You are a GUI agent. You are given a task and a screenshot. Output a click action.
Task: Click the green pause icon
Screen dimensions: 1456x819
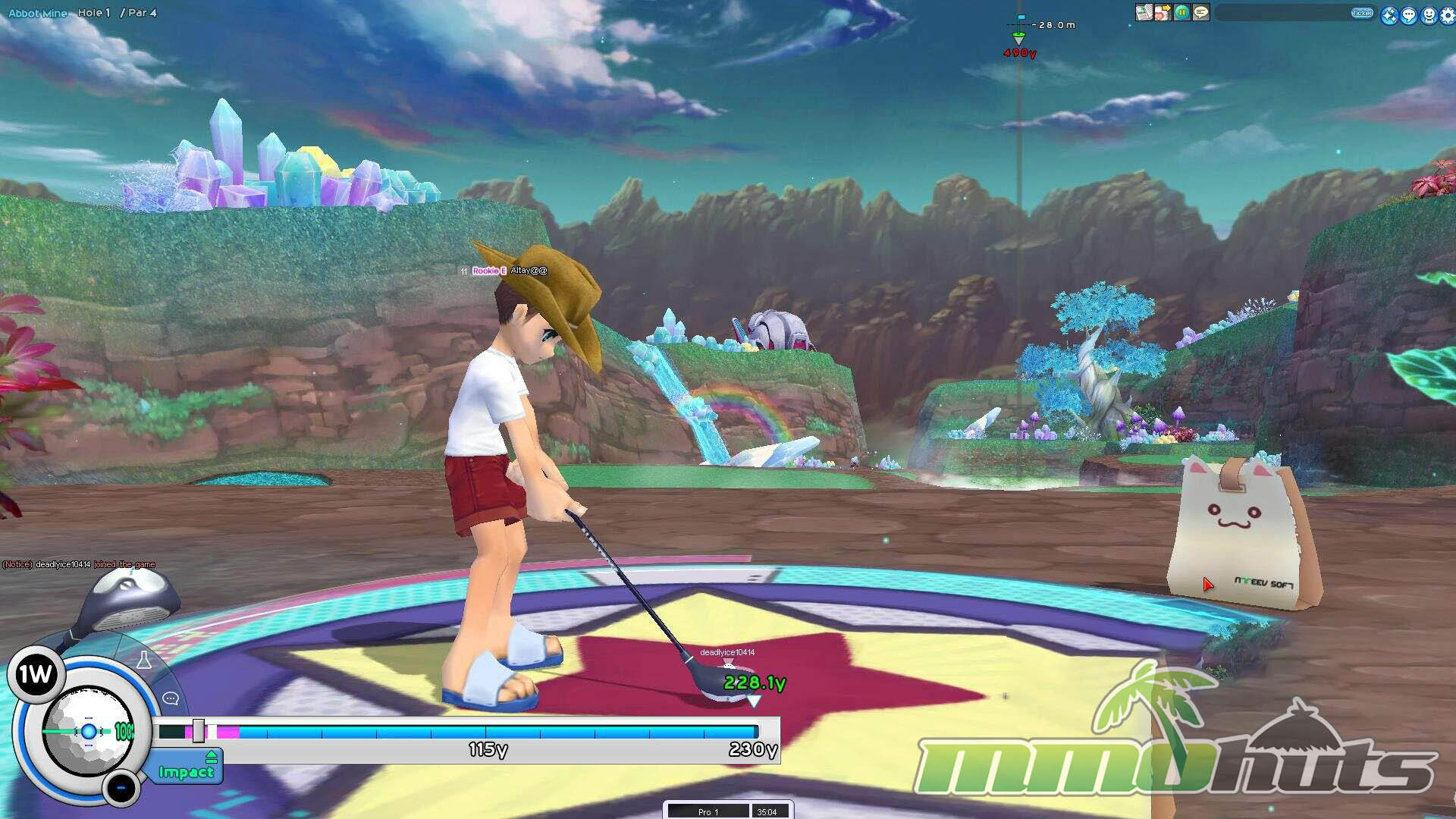[x=1181, y=13]
